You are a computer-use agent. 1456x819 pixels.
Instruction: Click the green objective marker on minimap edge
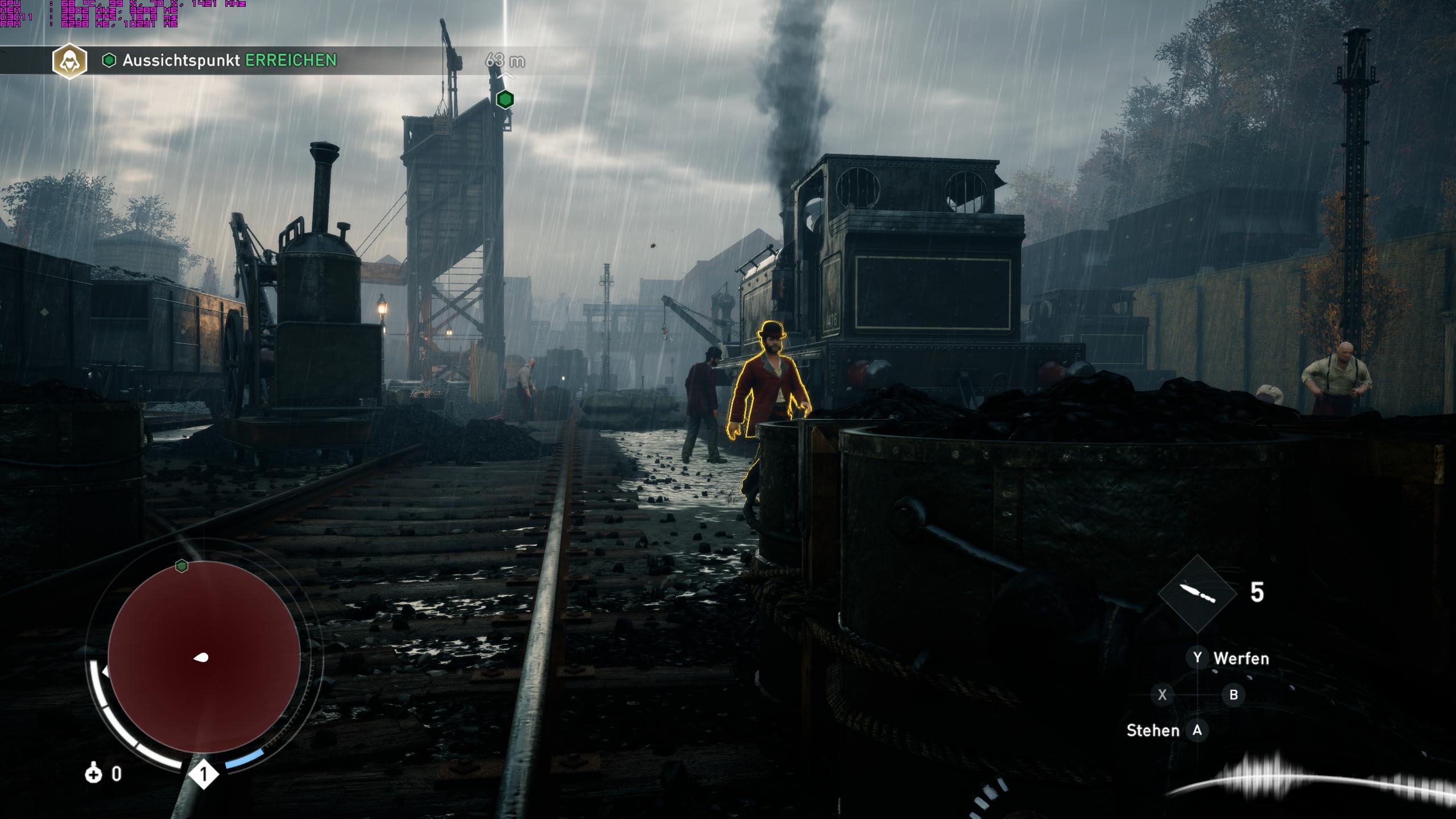(182, 565)
